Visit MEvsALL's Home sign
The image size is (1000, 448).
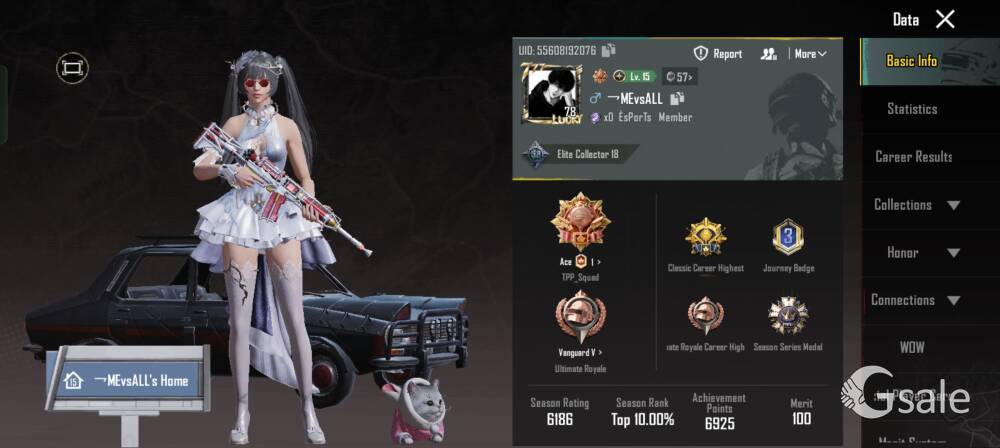pyautogui.click(x=128, y=380)
